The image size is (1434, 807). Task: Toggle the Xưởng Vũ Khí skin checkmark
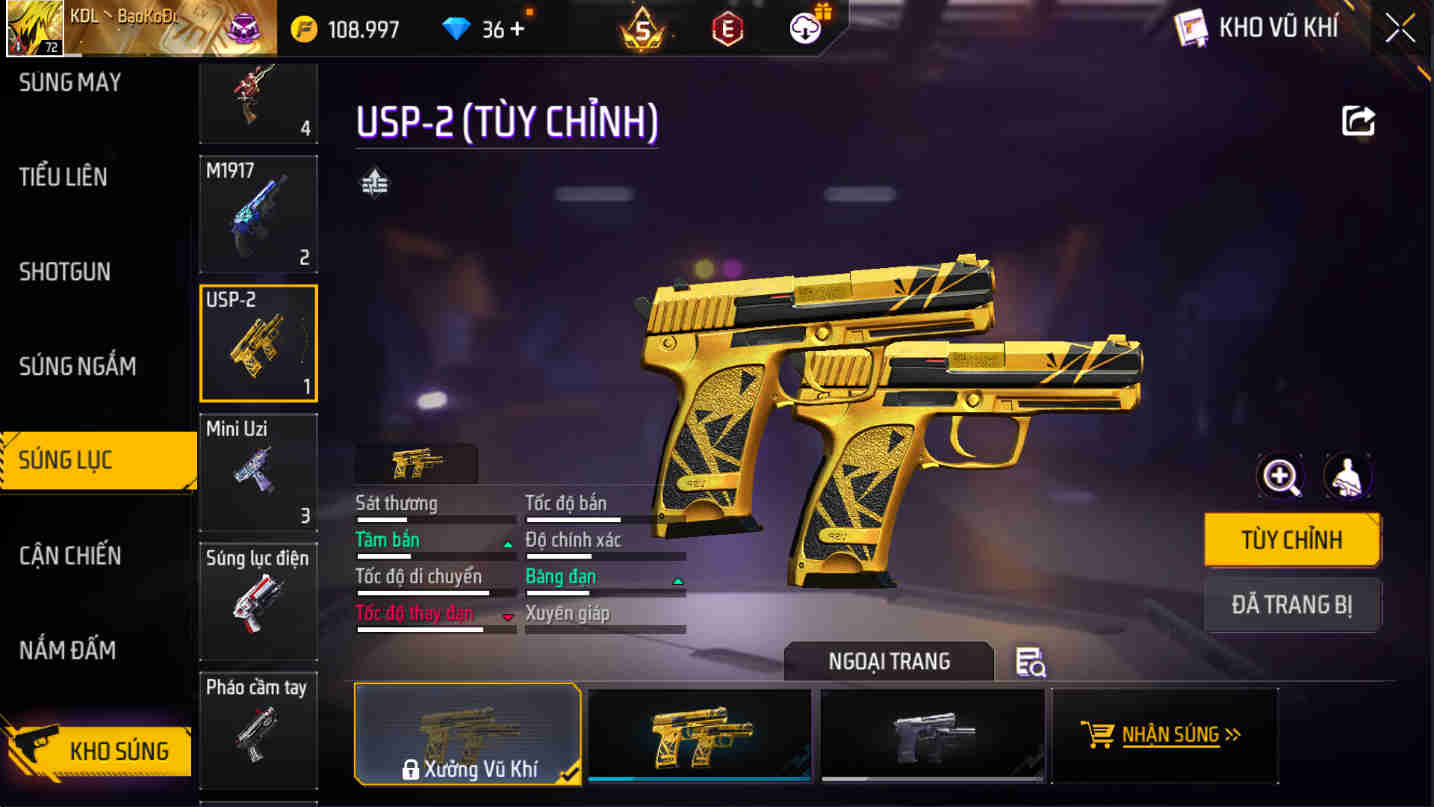(x=568, y=773)
